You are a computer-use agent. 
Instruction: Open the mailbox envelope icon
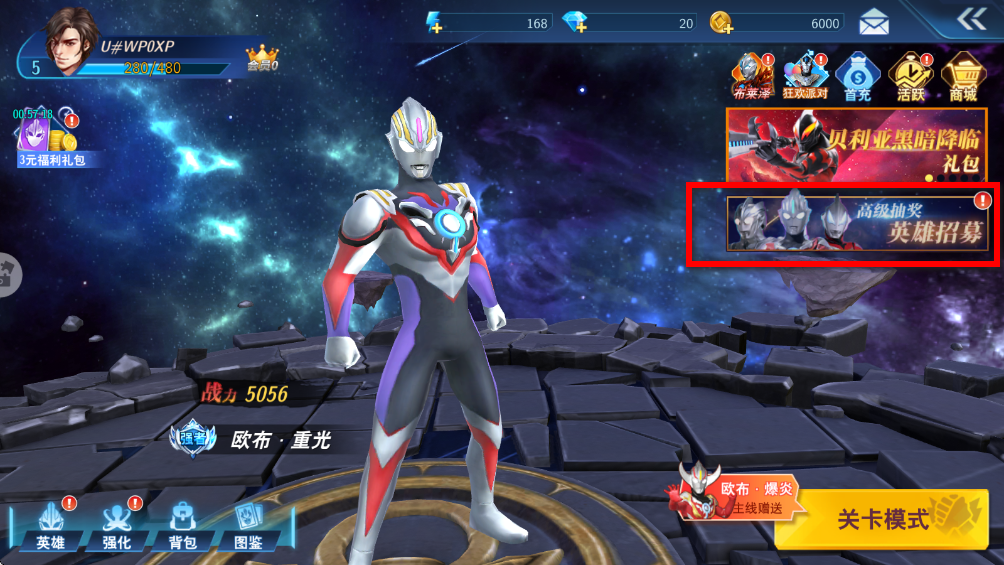click(874, 22)
